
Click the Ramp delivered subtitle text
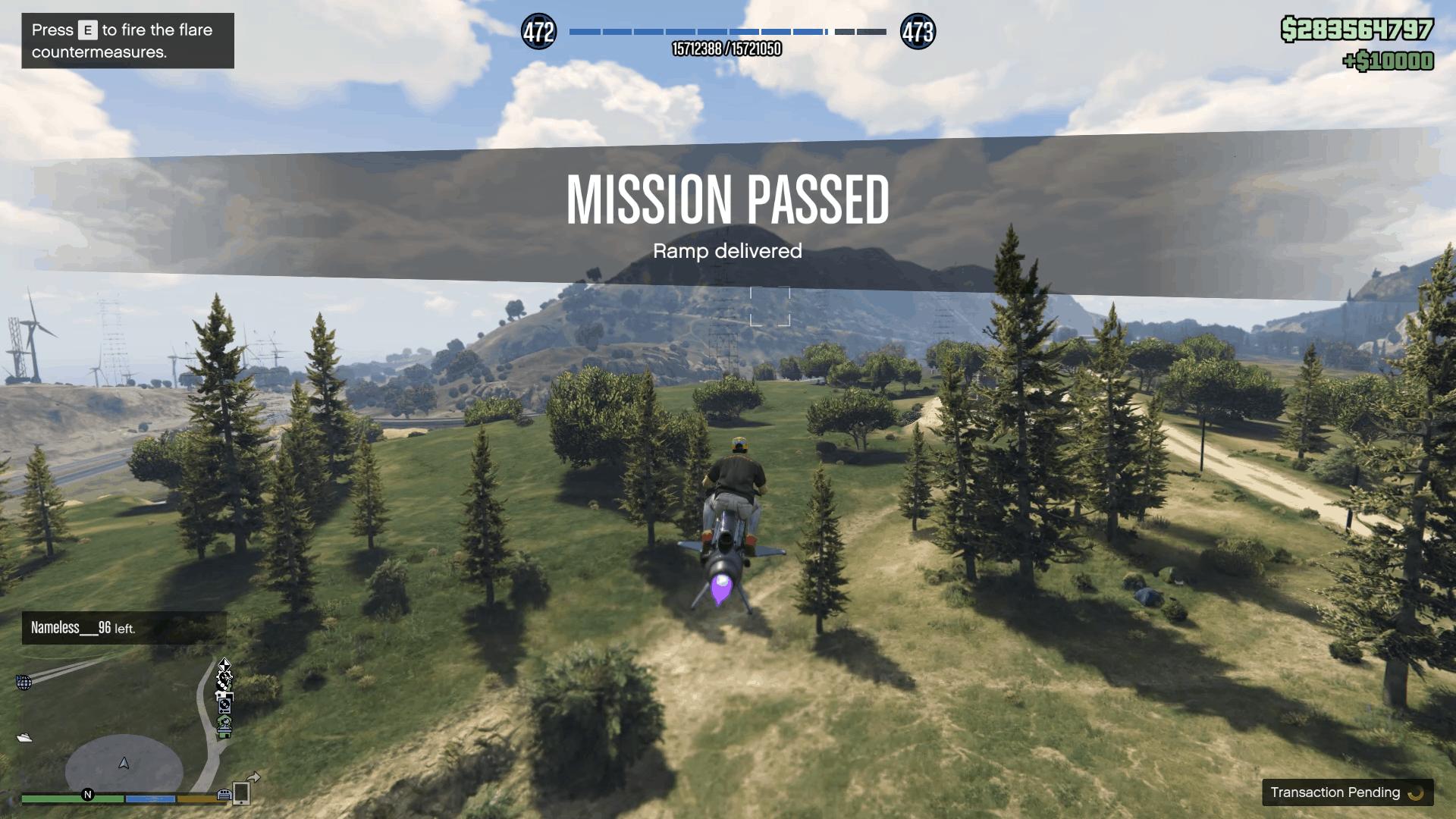click(x=727, y=250)
